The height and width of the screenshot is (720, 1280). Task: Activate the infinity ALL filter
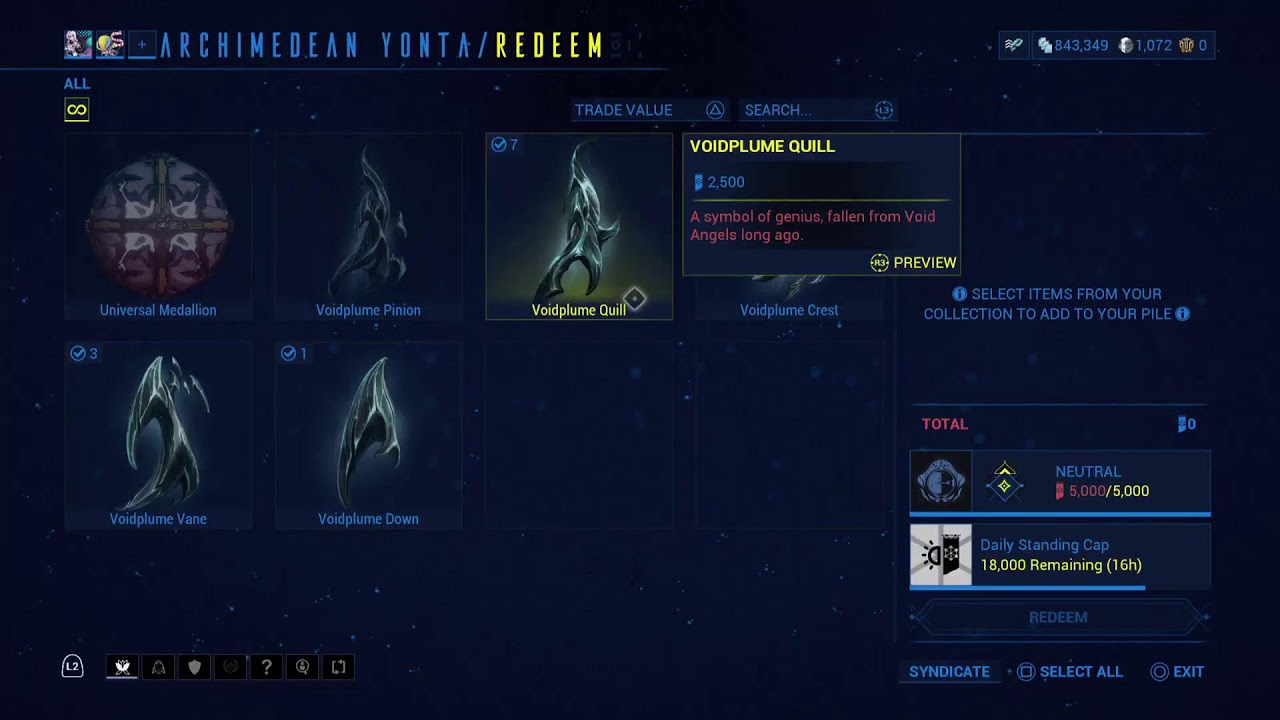77,110
